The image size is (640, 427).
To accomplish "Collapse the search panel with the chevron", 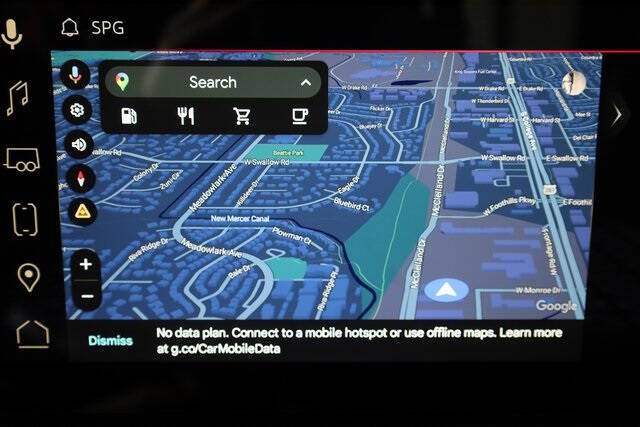I will click(305, 82).
